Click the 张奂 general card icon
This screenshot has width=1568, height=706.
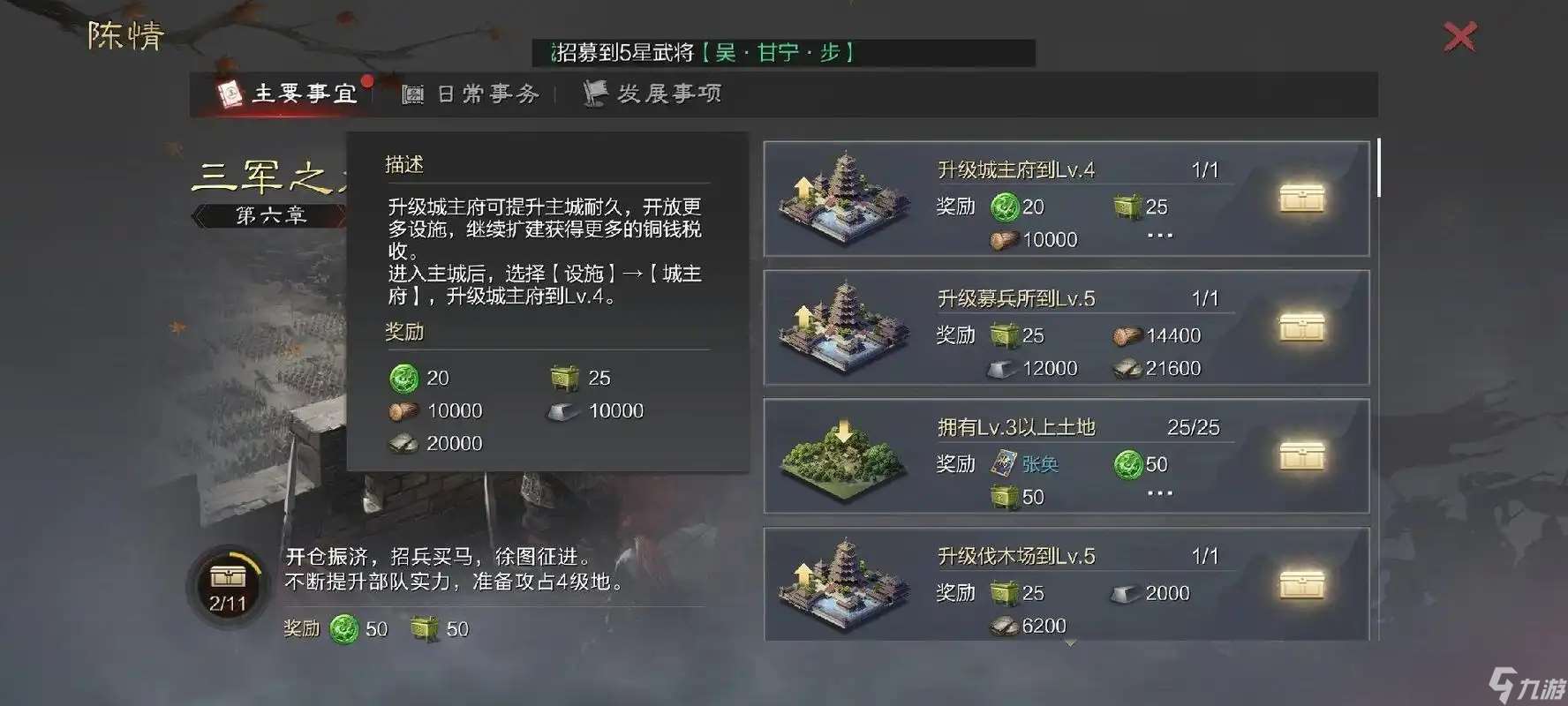[1004, 462]
